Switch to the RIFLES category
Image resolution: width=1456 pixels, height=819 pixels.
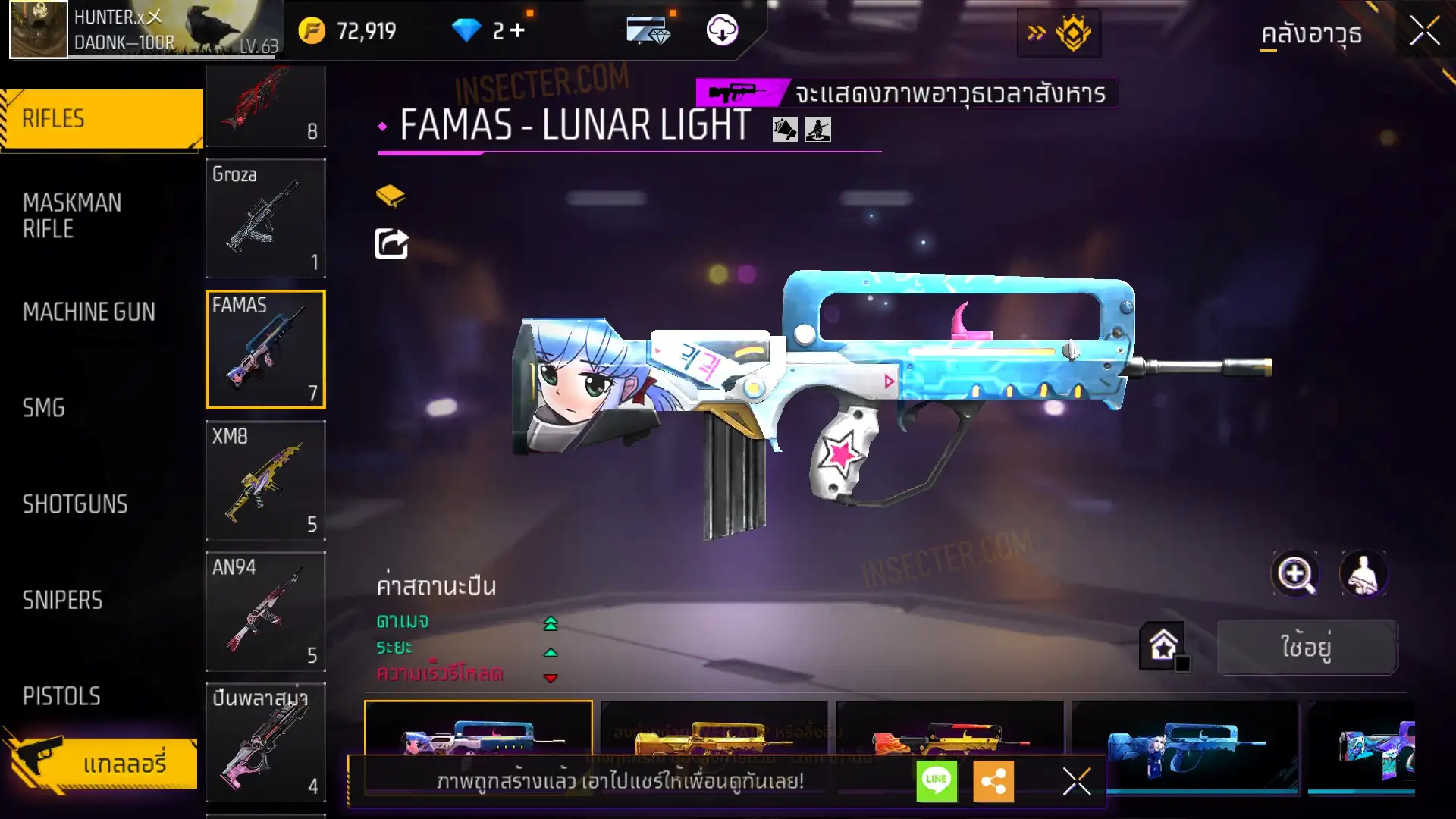[x=102, y=119]
